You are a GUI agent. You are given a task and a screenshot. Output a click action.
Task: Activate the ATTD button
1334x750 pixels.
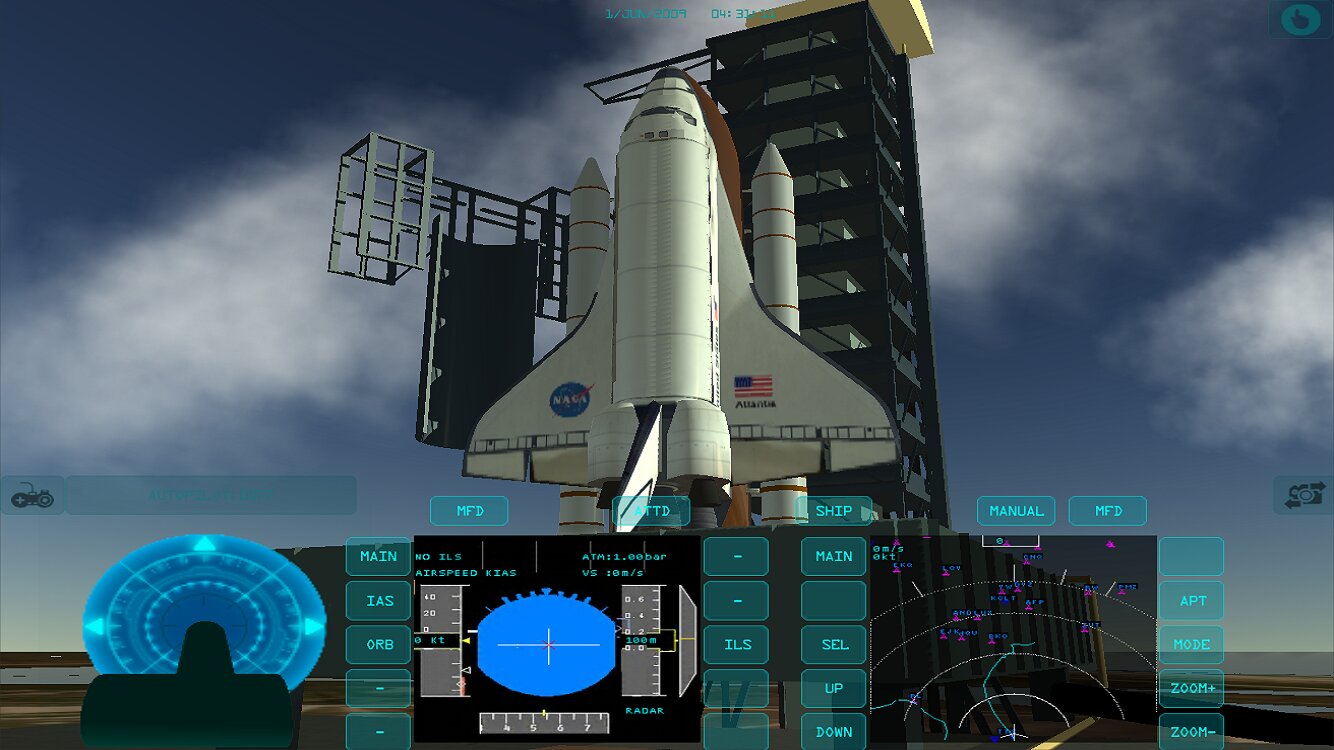[651, 511]
